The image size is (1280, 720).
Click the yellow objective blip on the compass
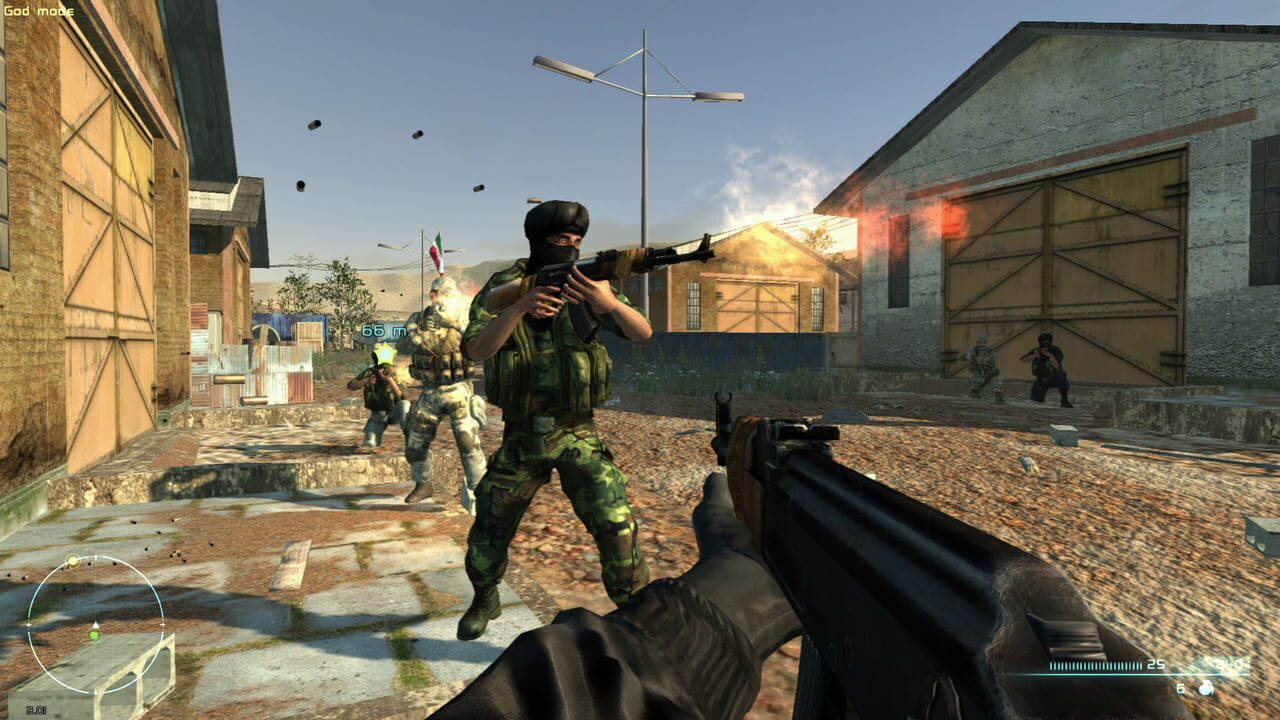[x=72, y=559]
